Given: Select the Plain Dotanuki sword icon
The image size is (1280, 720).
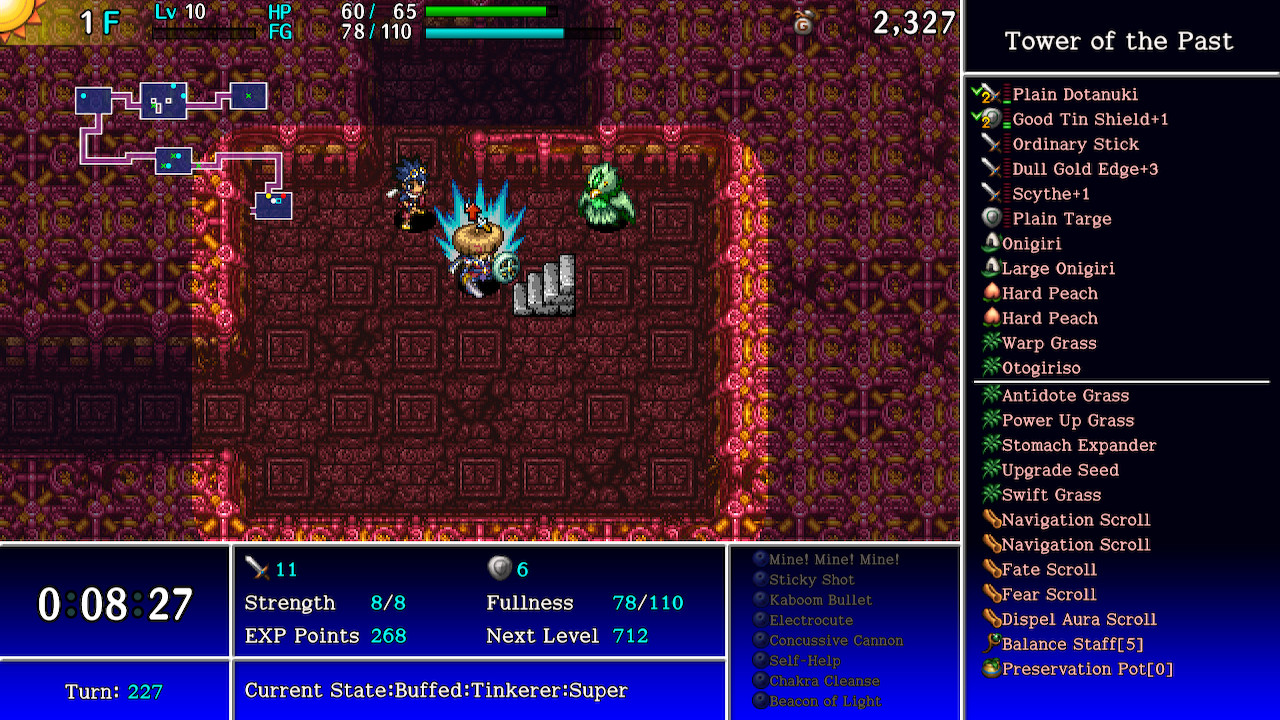Looking at the screenshot, I should [992, 94].
